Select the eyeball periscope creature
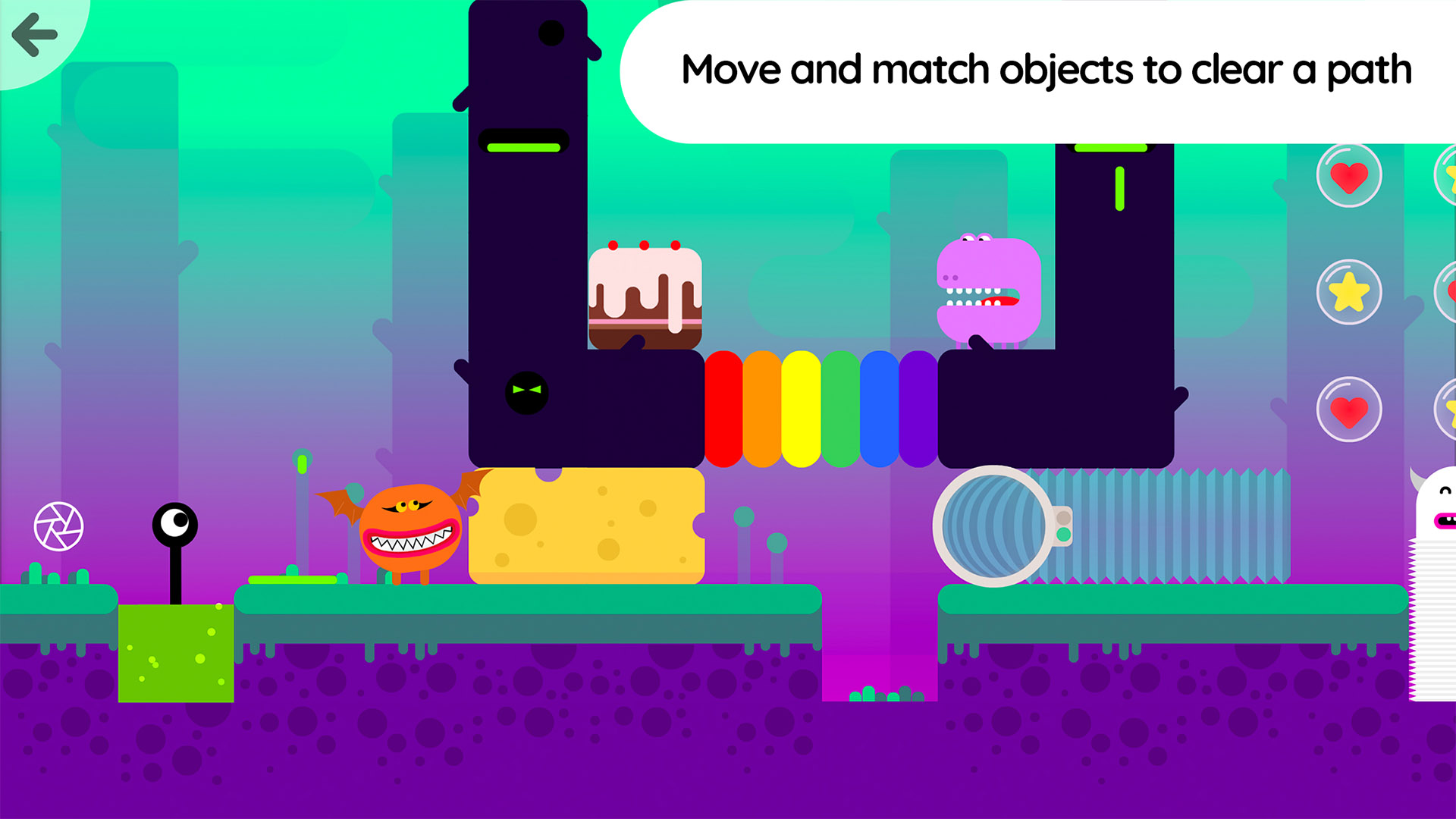Viewport: 1456px width, 819px height. pyautogui.click(x=176, y=523)
